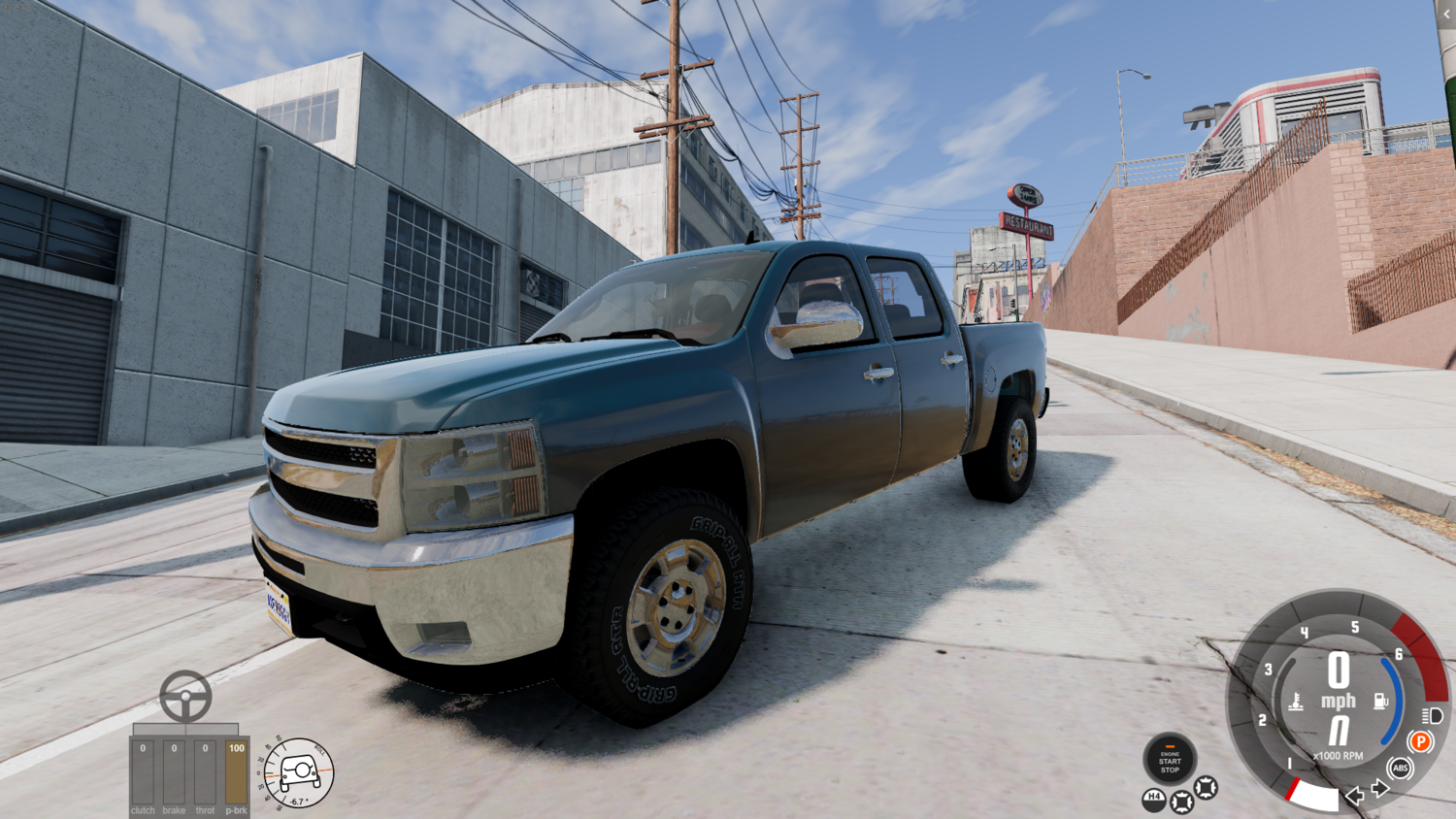Click the clutch pedal bar

143,771
